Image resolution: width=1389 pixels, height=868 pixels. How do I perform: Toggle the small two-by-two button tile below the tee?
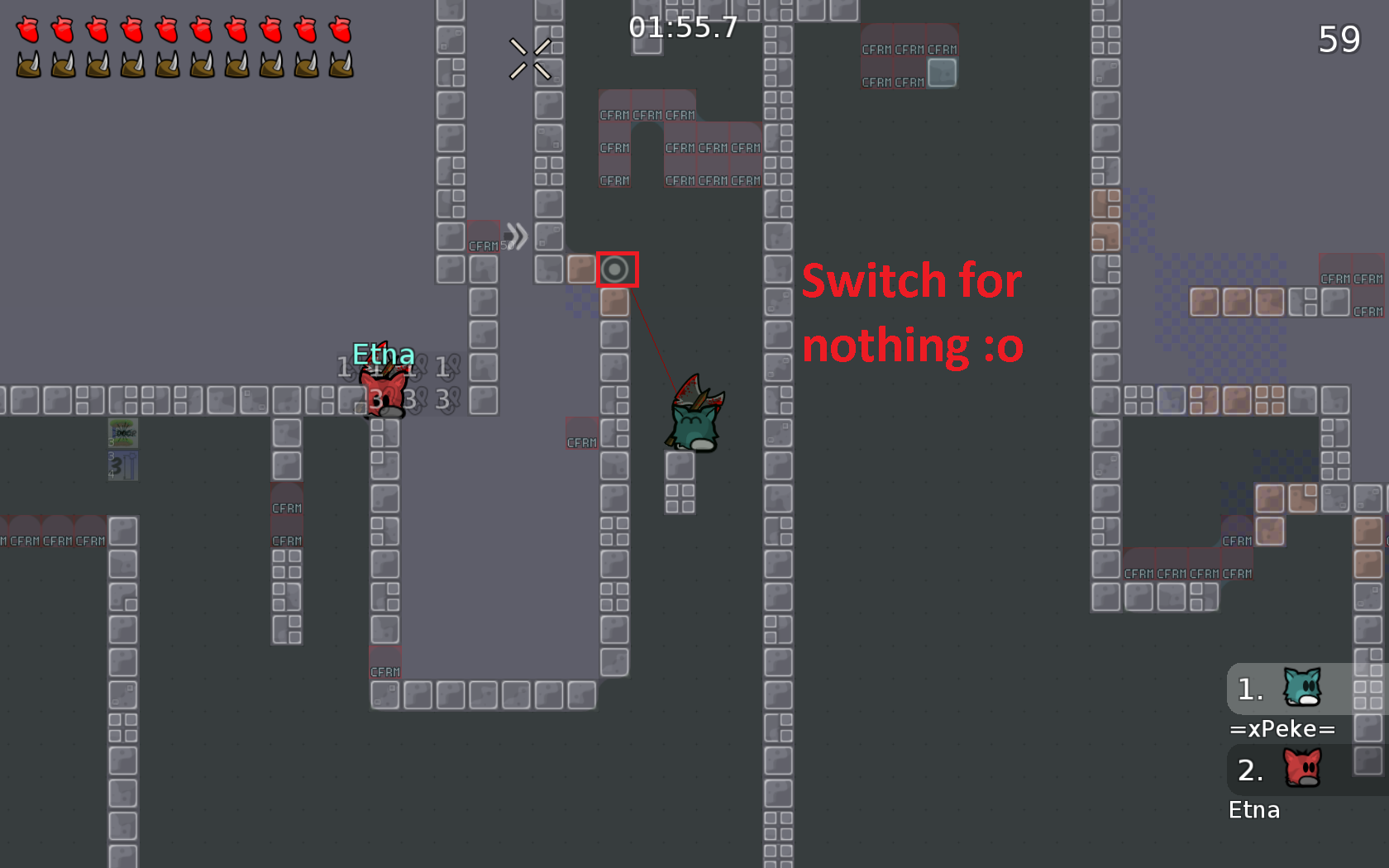click(x=679, y=497)
